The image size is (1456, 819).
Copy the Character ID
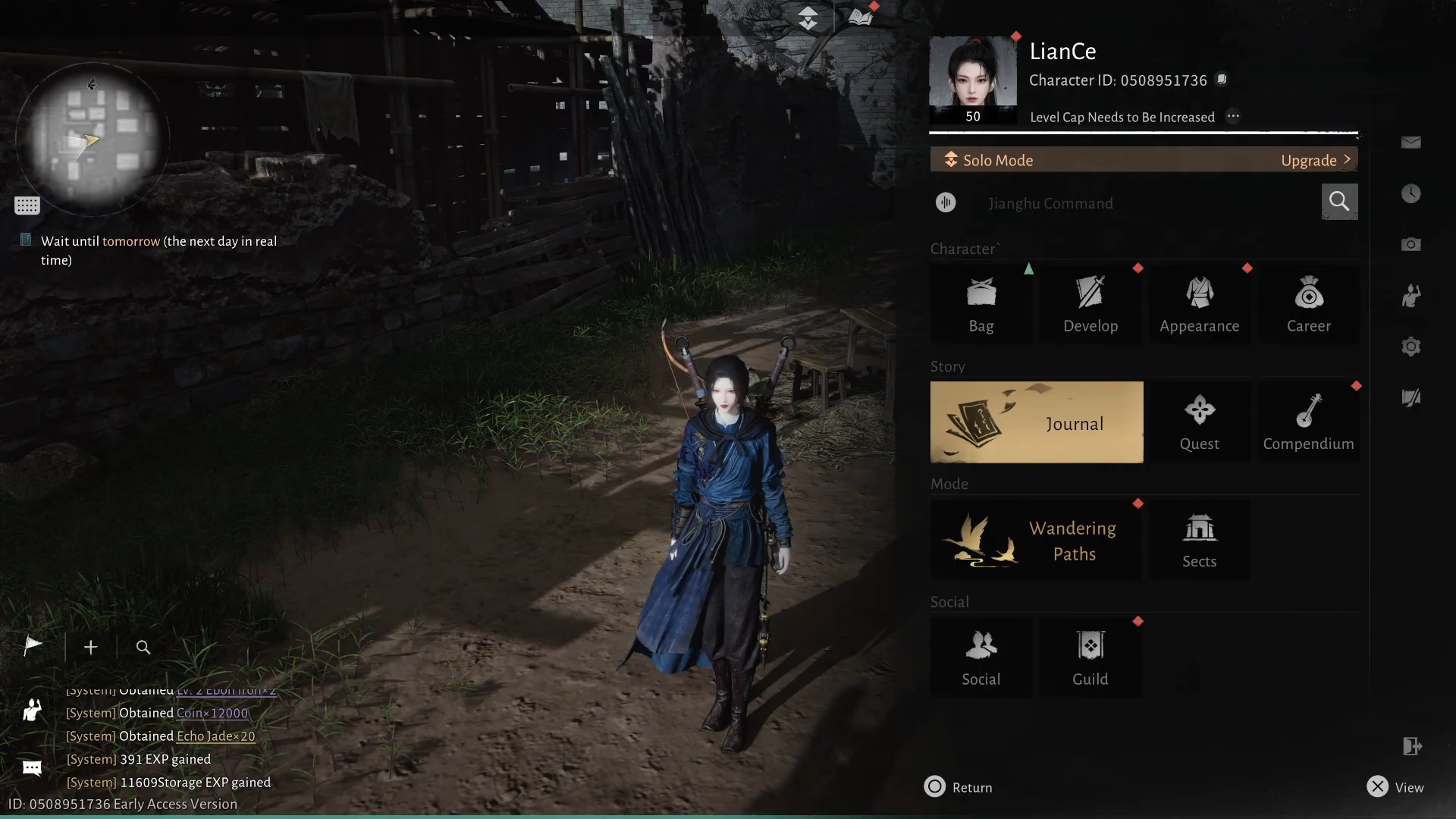[1222, 80]
